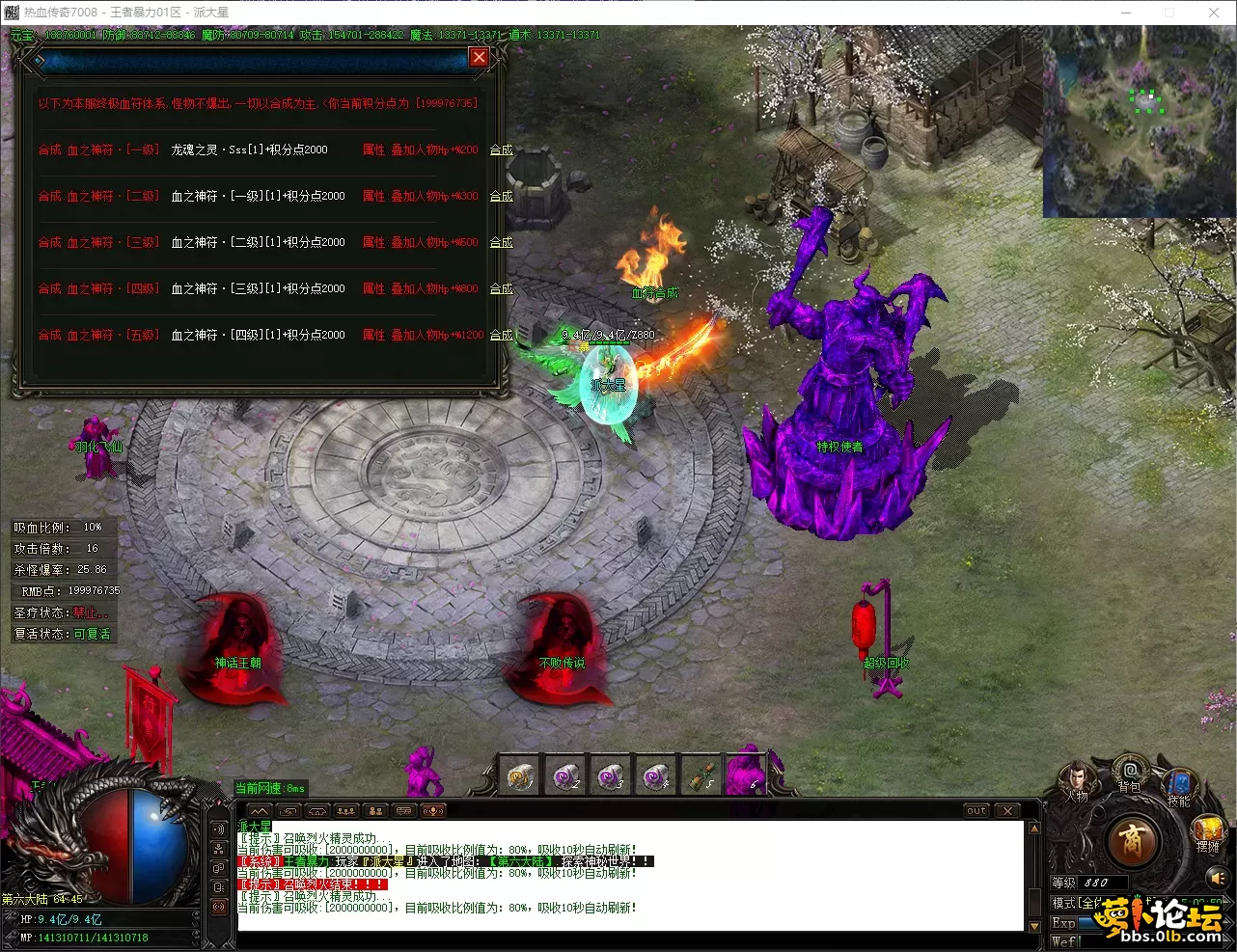Toggle the sound speaker button
This screenshot has width=1237, height=952.
pyautogui.click(x=1218, y=879)
